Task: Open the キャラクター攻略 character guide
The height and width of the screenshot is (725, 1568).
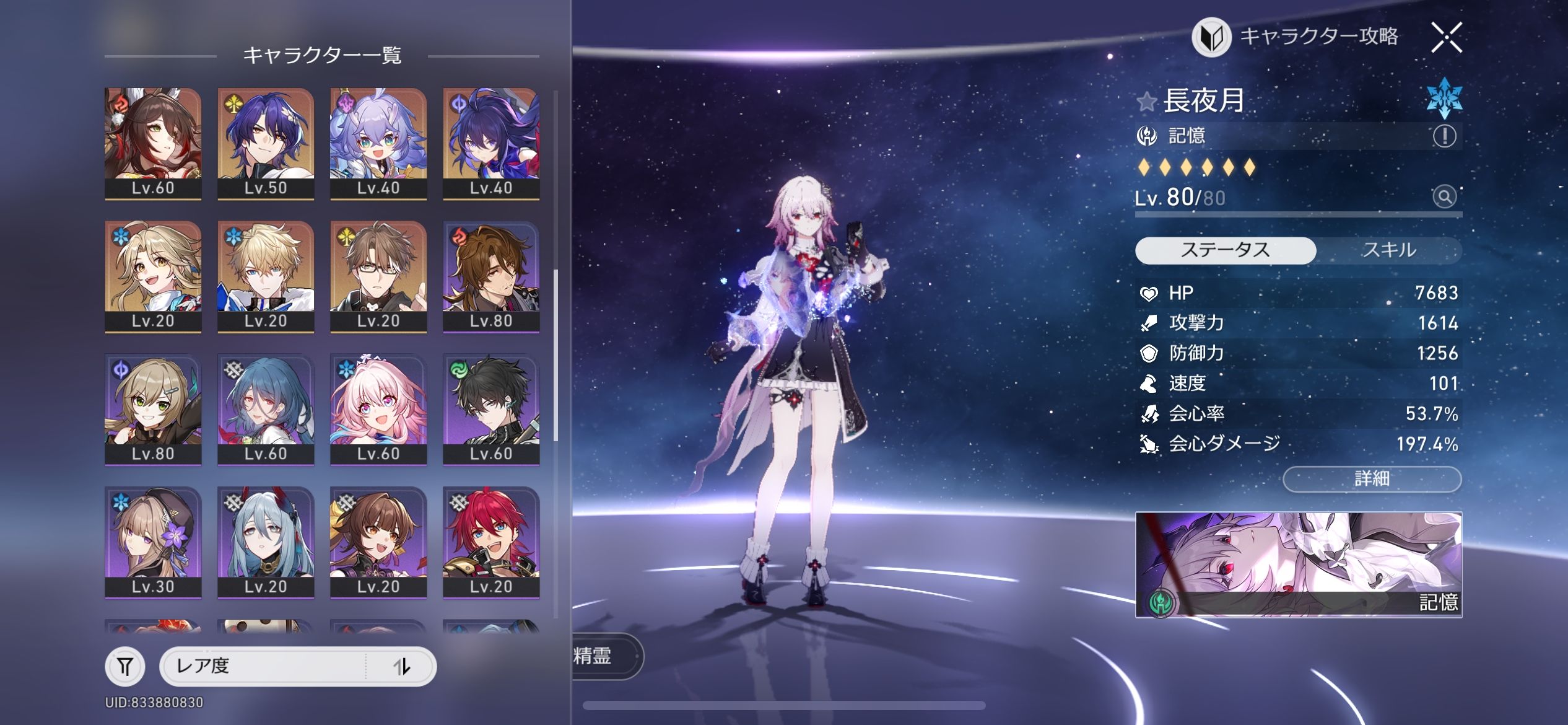Action: coord(1297,37)
